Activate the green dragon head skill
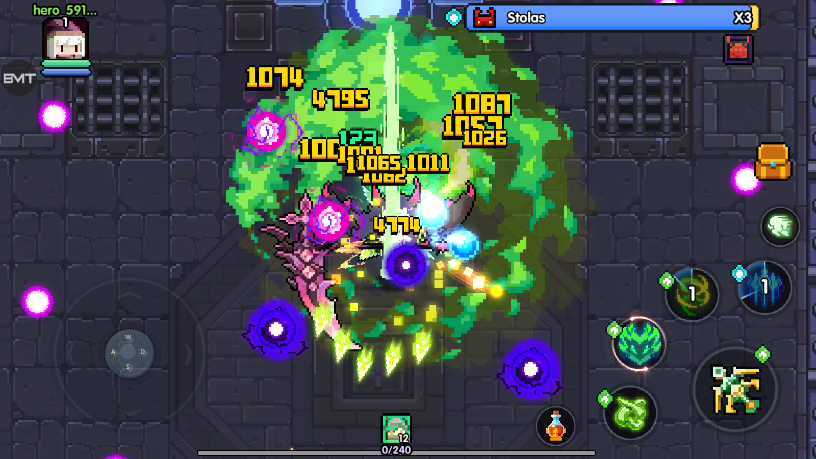The image size is (816, 459). pyautogui.click(x=639, y=345)
